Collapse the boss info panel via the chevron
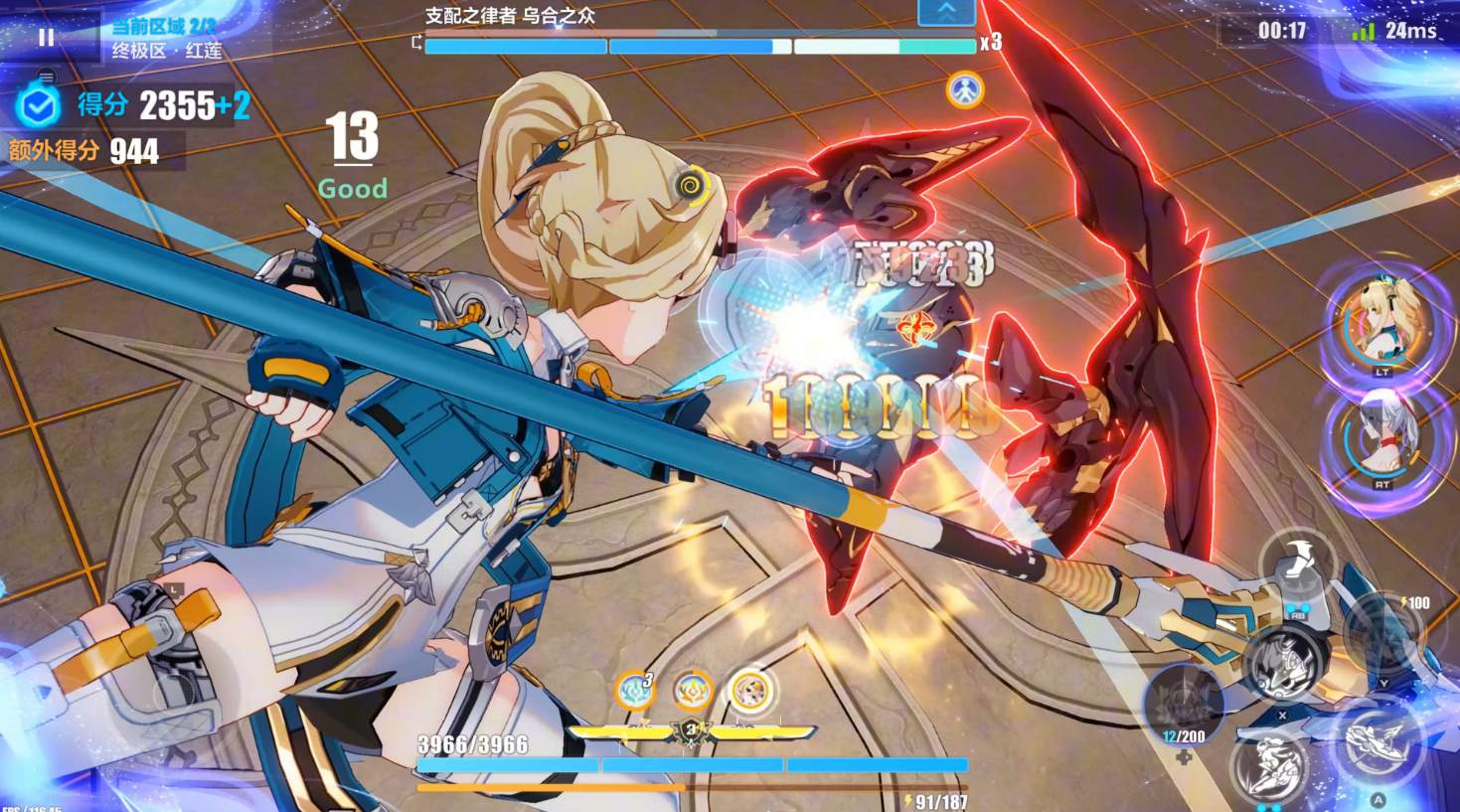 [945, 13]
